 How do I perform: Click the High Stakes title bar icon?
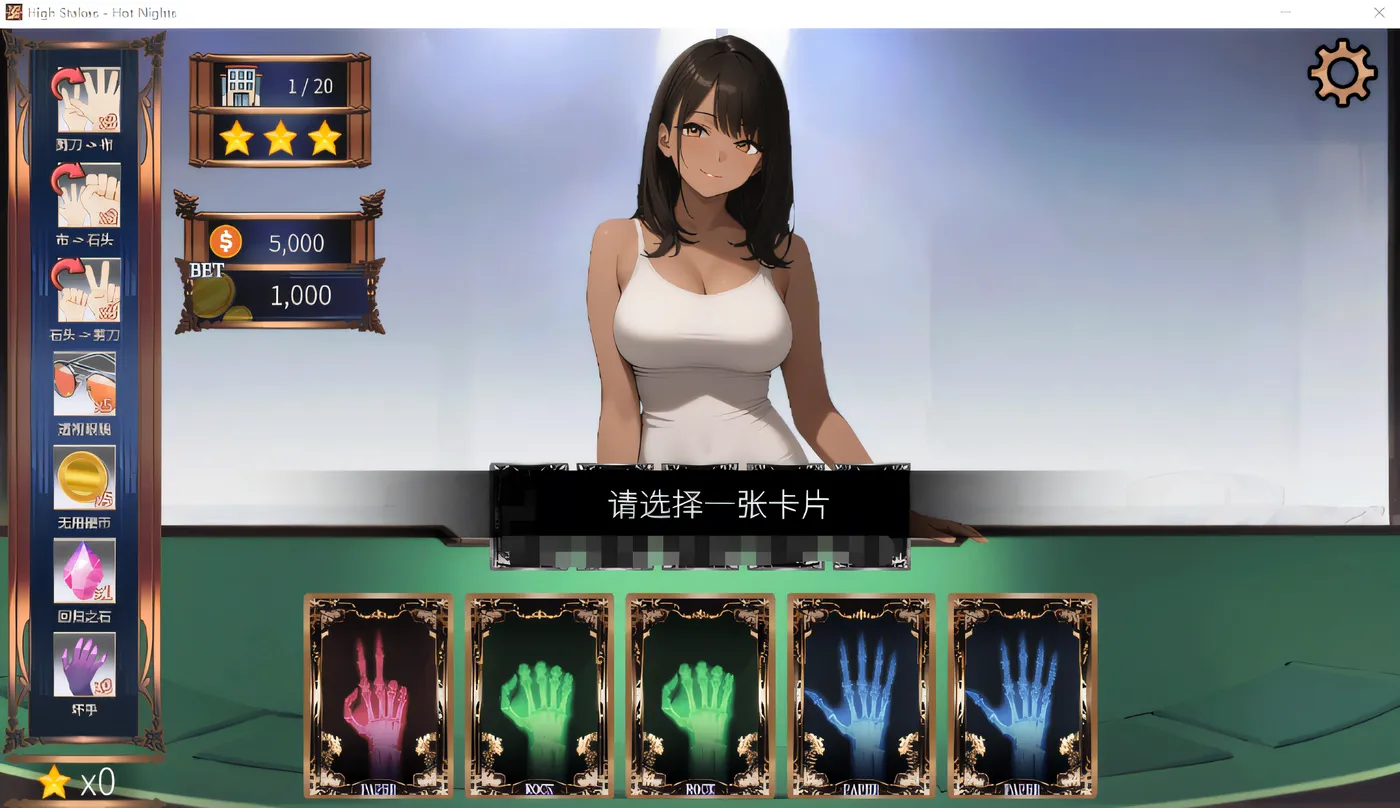coord(14,12)
